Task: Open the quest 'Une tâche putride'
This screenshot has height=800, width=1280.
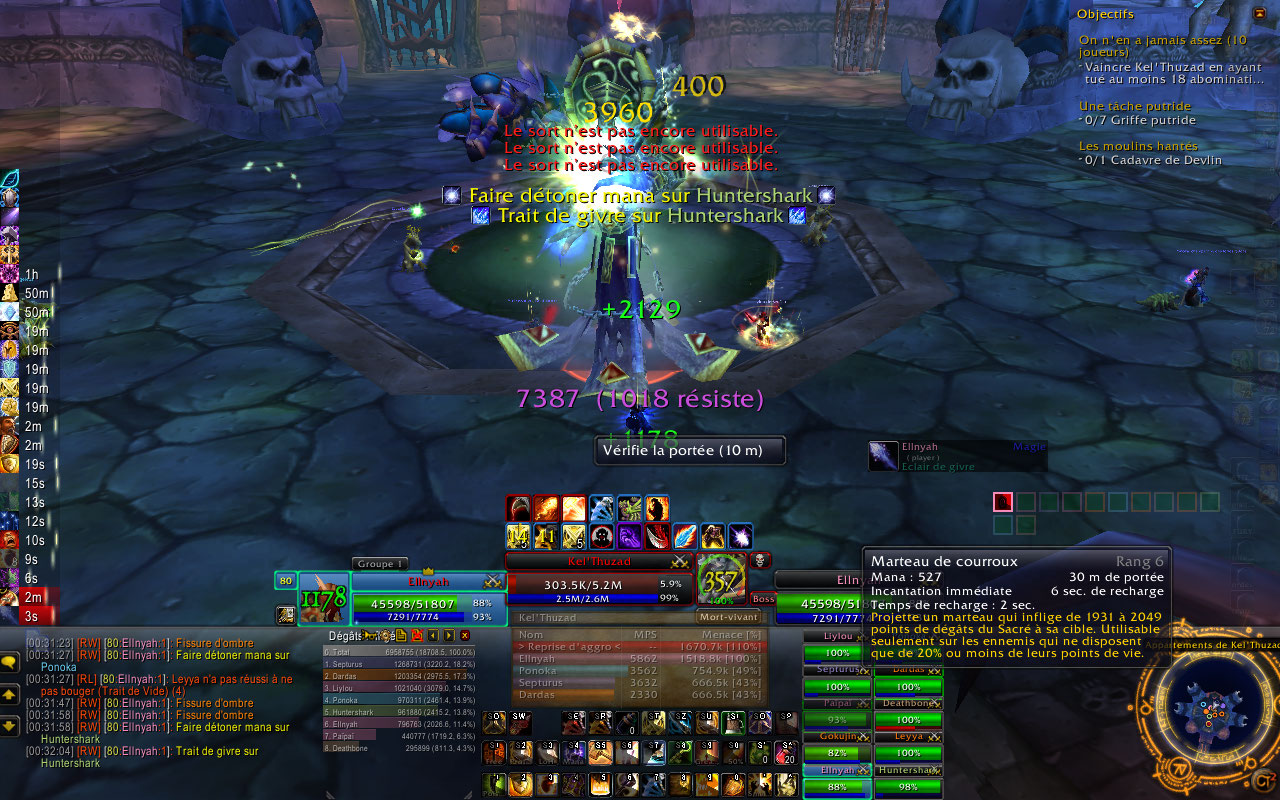Action: point(1134,106)
